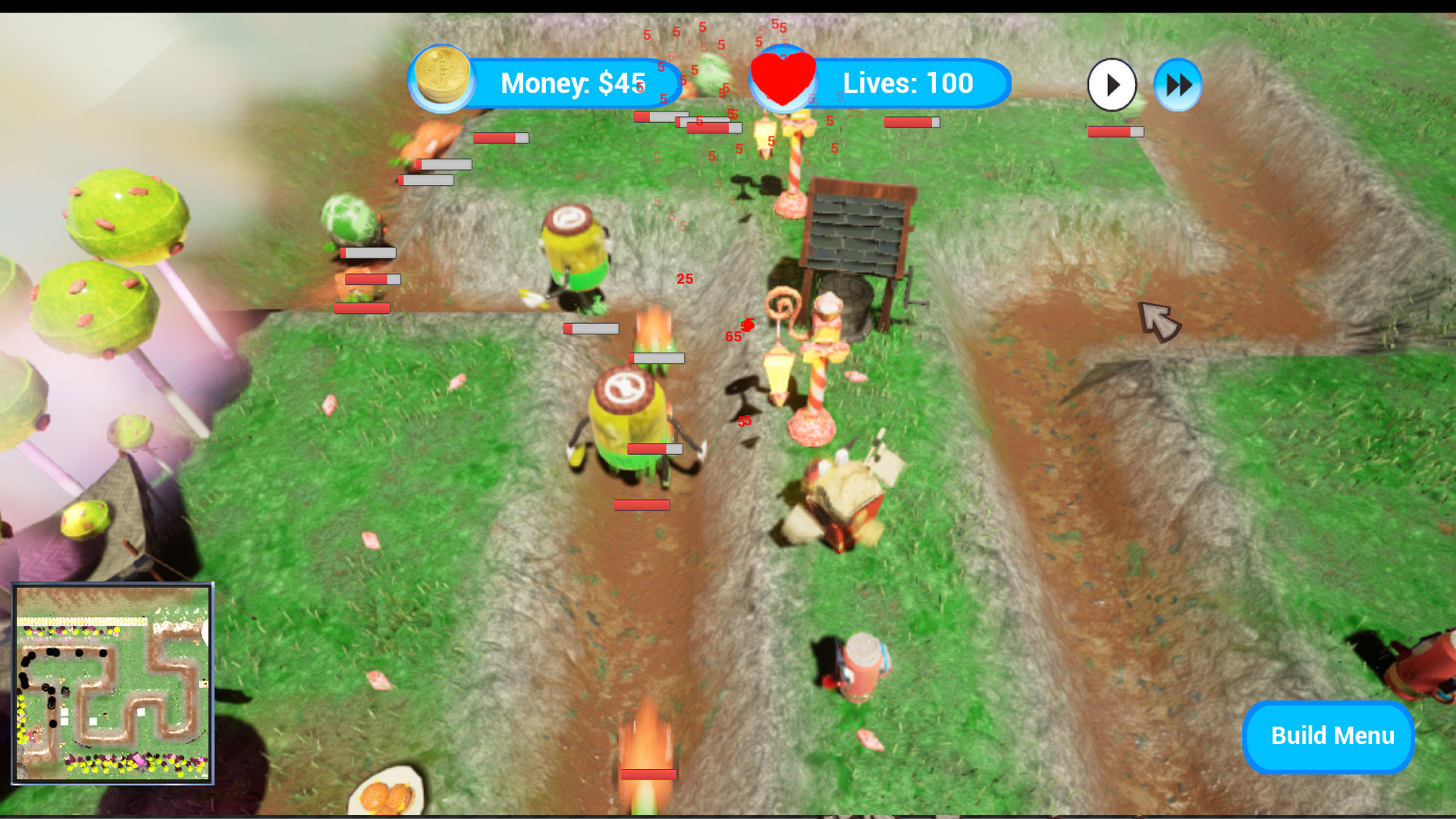Click the Money: $45 display bar

(x=574, y=83)
